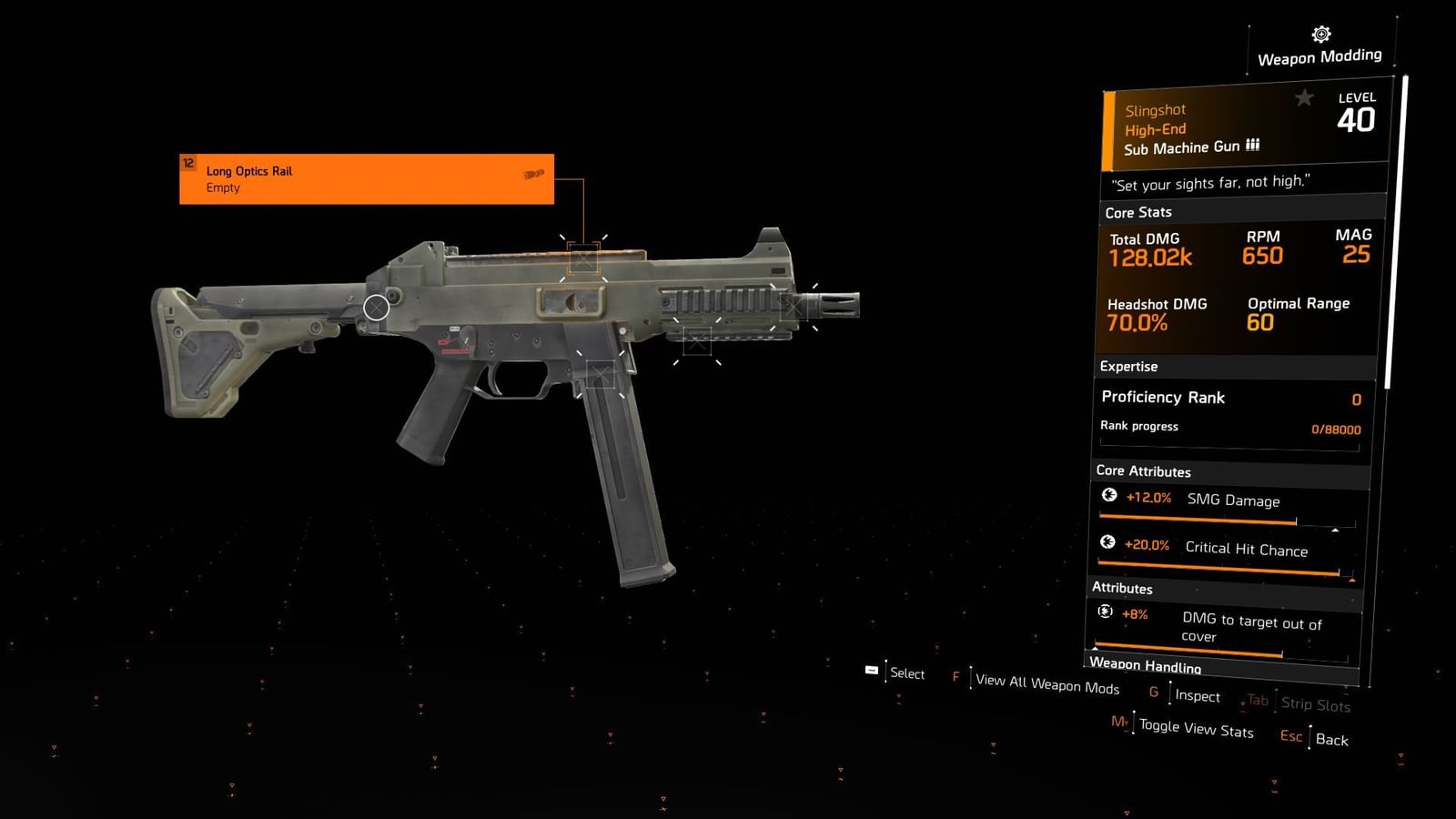The width and height of the screenshot is (1456, 819).
Task: Select the magazine mod slot on the weapon
Action: pos(601,371)
